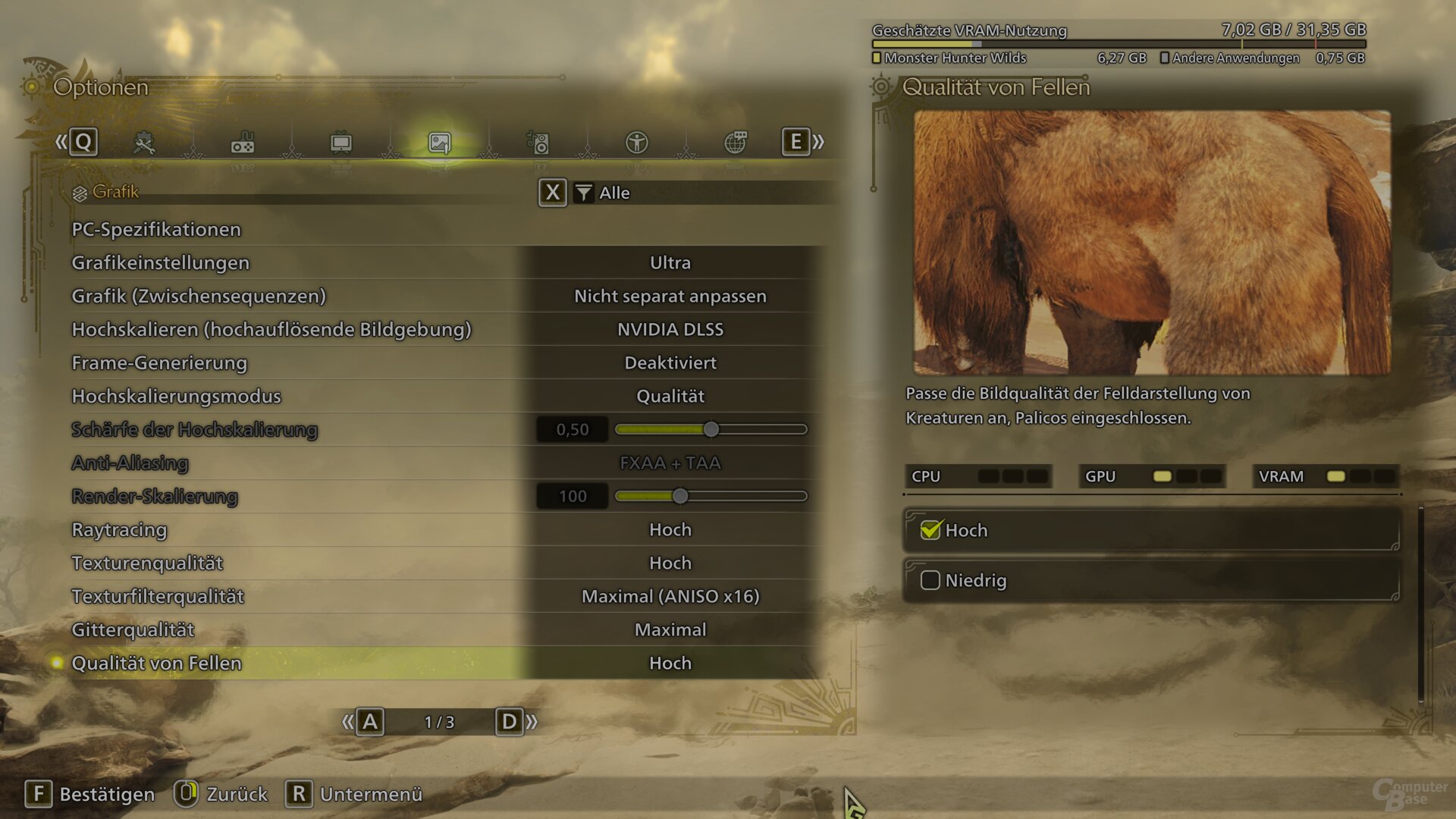Select Grafik (Zwischensequenzen) setting
The image size is (1456, 819).
point(670,296)
